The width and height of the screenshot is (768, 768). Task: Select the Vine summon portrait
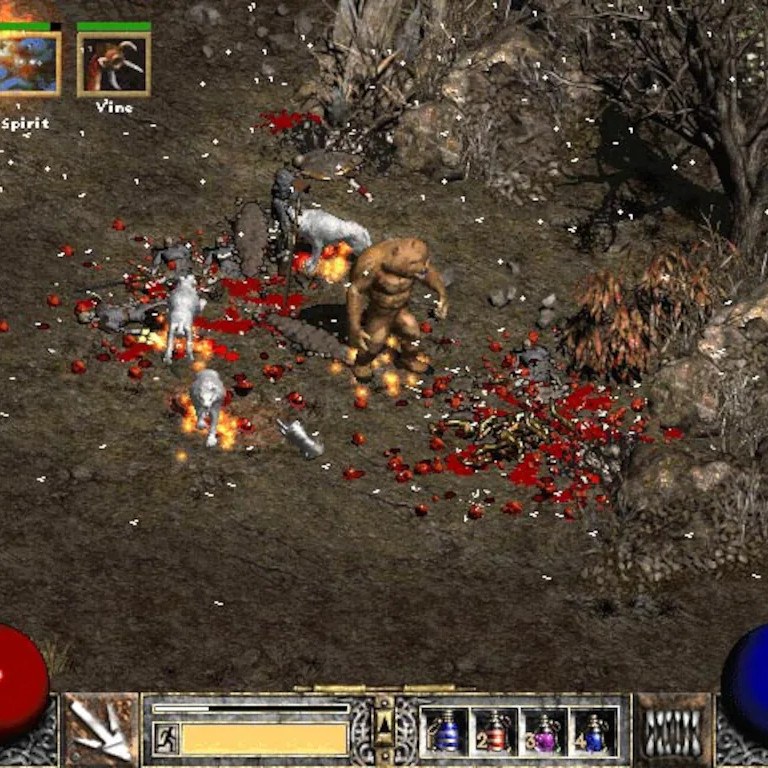(114, 65)
